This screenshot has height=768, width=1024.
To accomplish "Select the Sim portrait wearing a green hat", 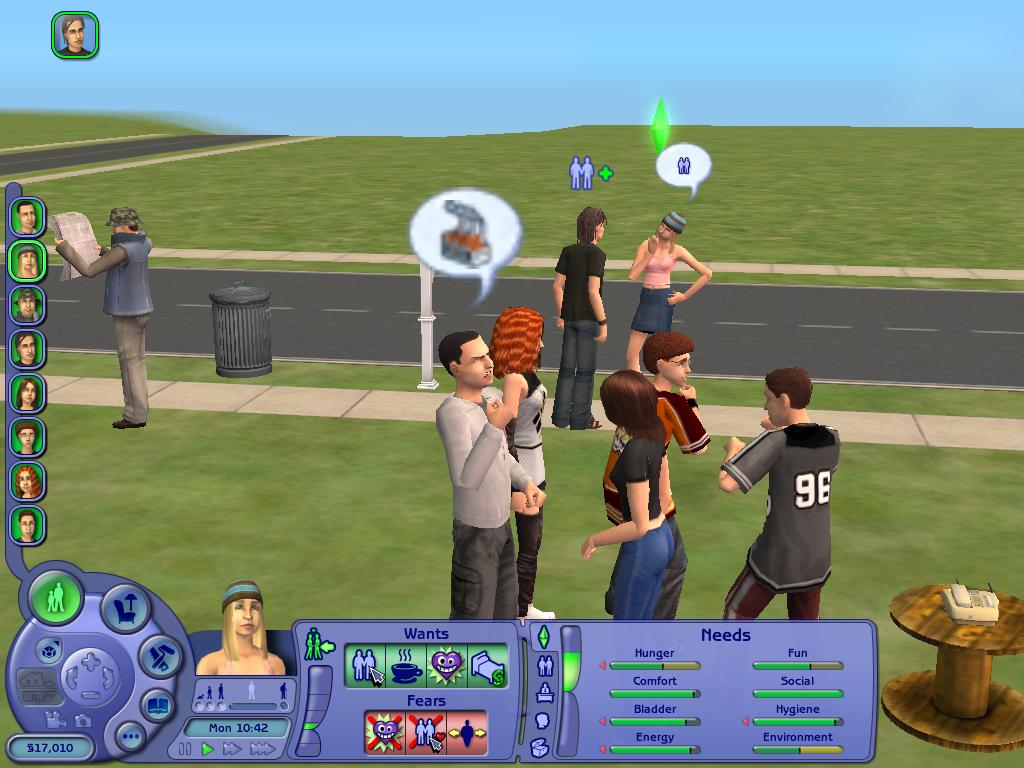I will (x=27, y=304).
